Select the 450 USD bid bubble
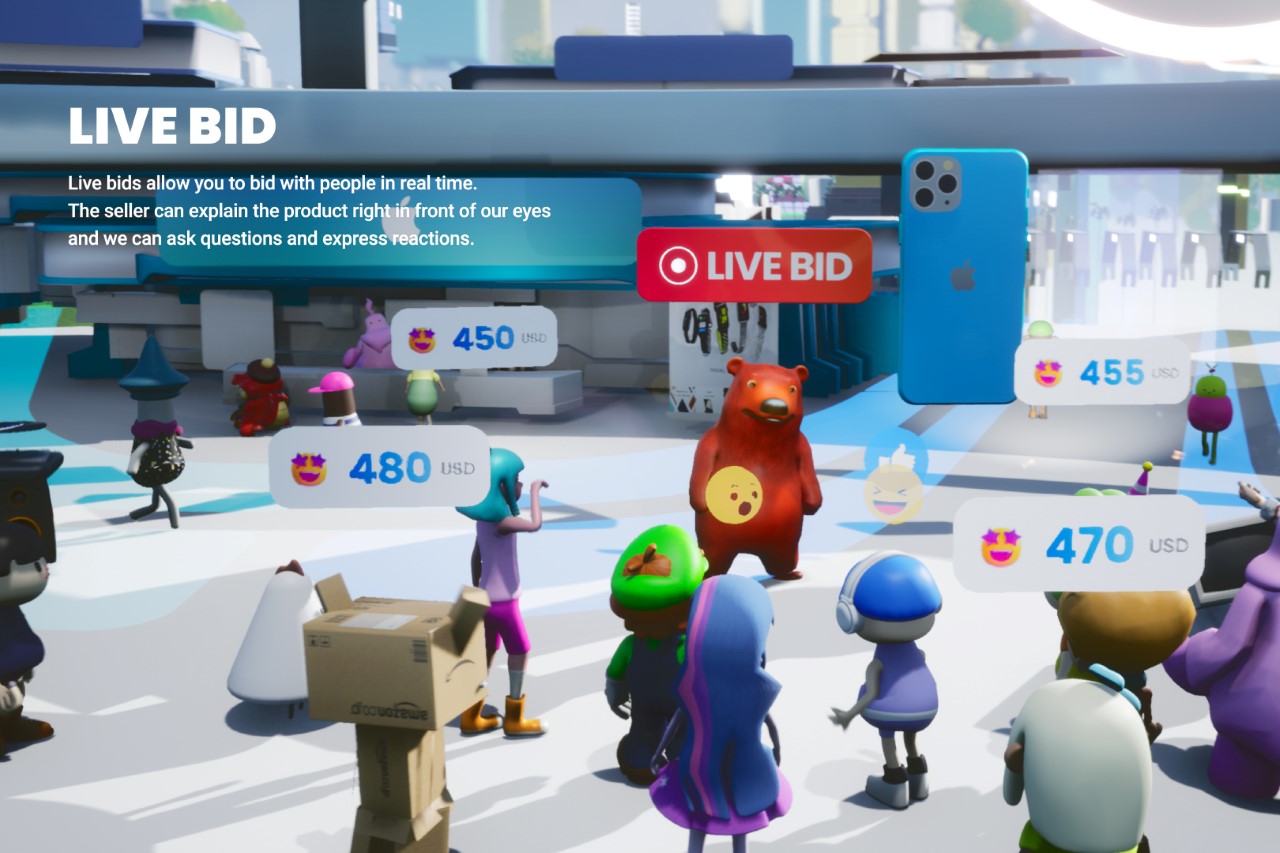Screen dimensions: 1280x853 pos(473,338)
